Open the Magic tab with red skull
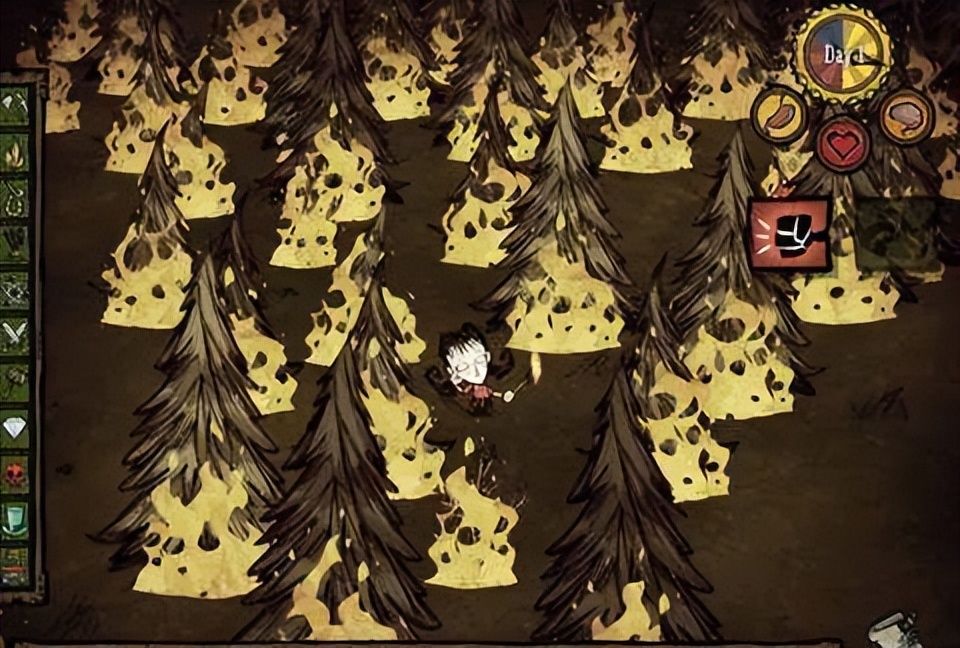This screenshot has width=960, height=648. pyautogui.click(x=15, y=474)
